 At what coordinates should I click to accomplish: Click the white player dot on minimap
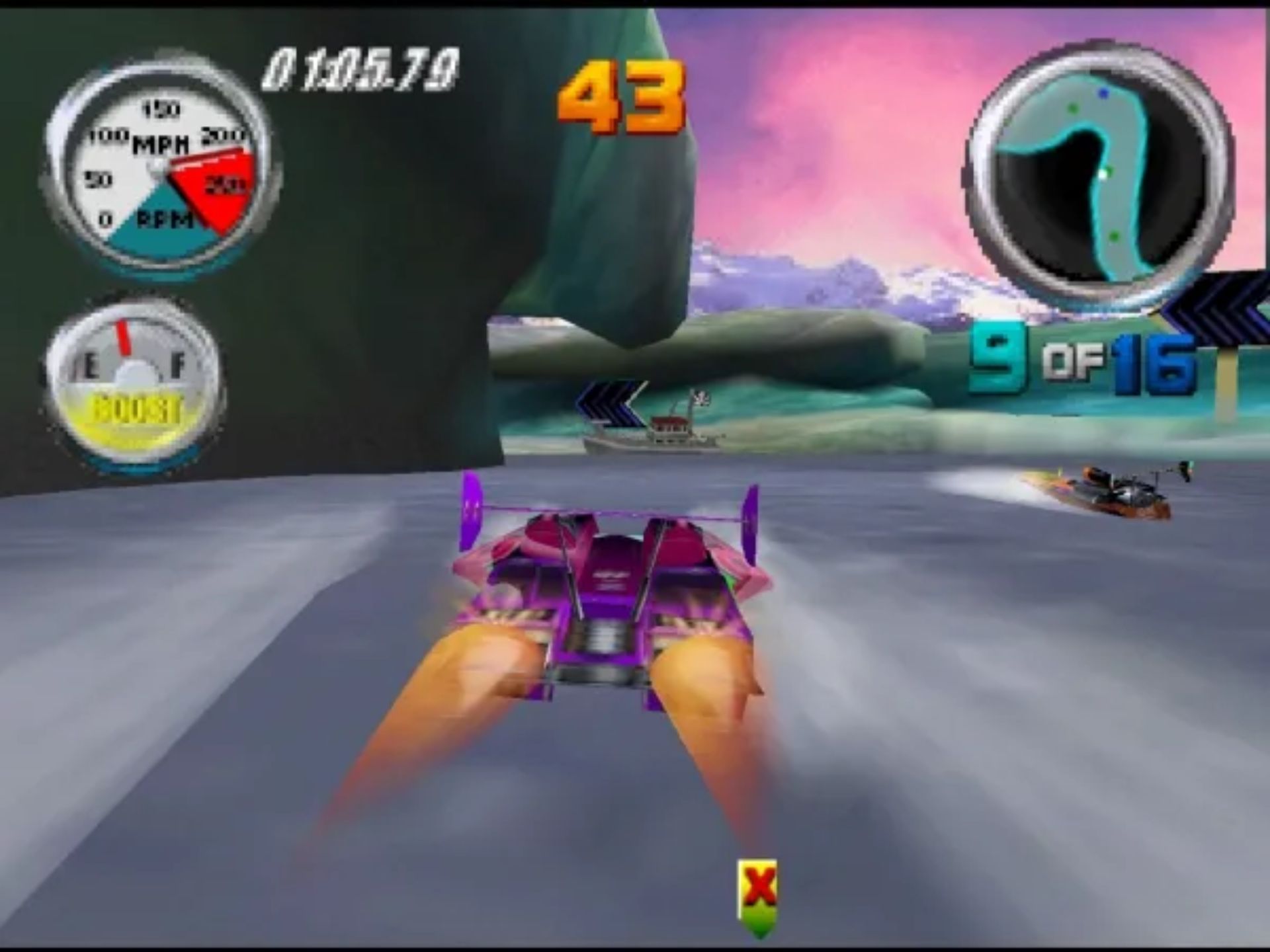(1103, 174)
